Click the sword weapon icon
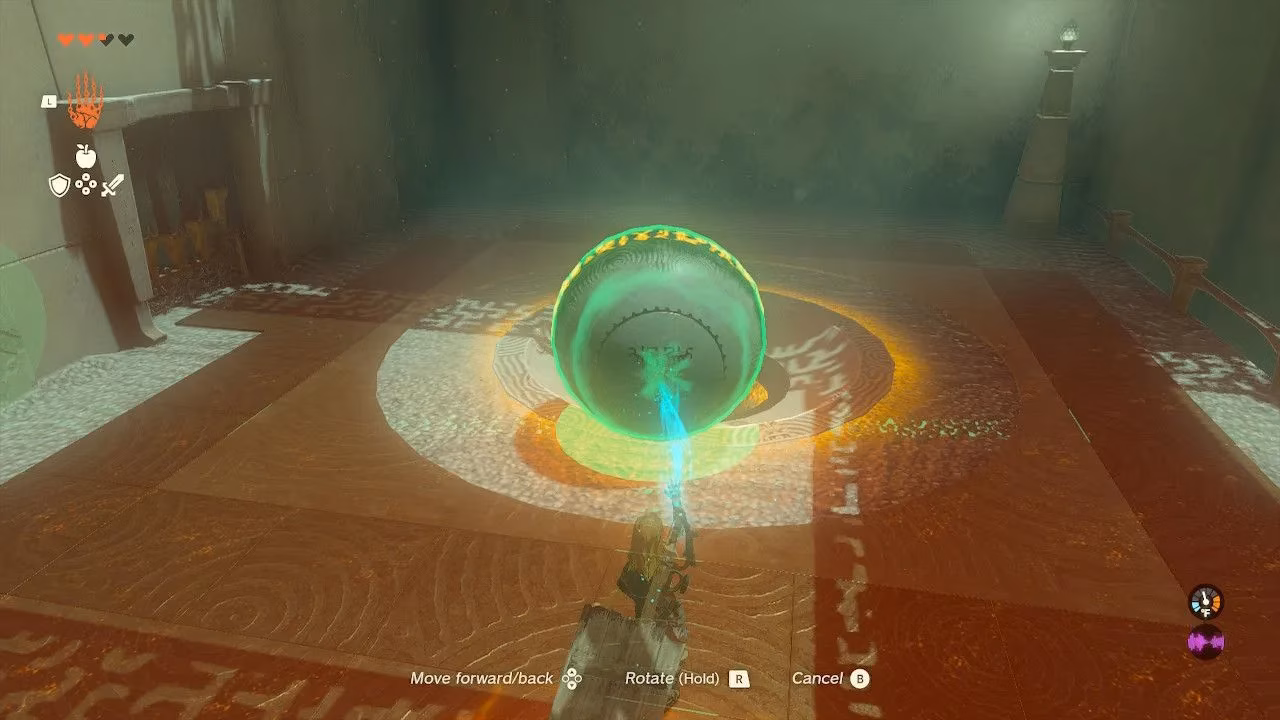This screenshot has height=720, width=1280. pyautogui.click(x=112, y=185)
